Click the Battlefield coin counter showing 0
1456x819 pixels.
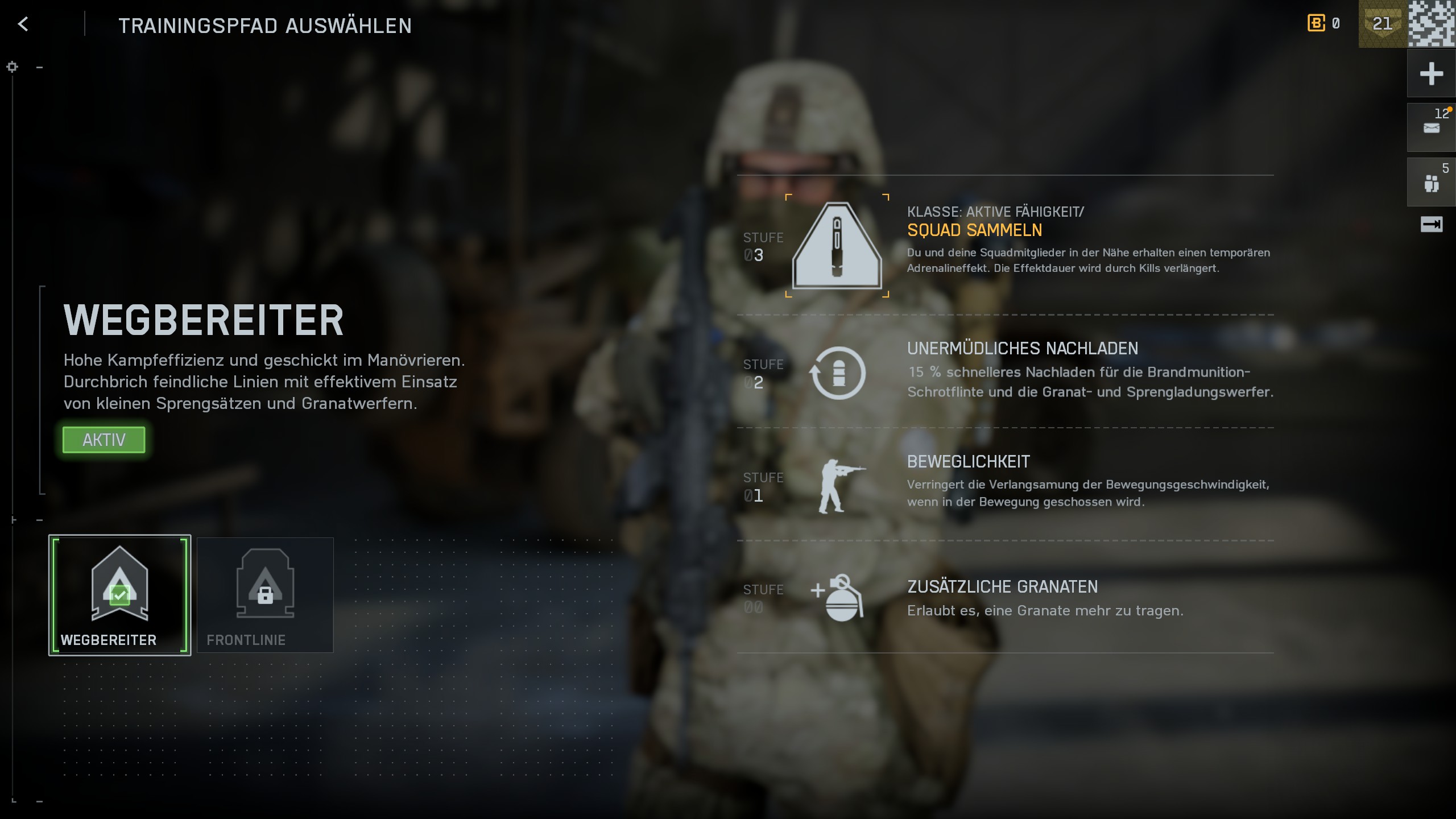[x=1322, y=23]
